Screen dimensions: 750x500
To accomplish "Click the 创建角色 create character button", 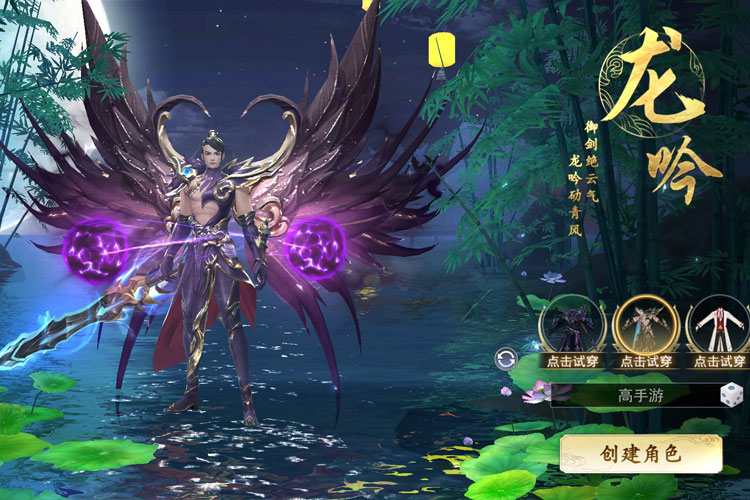I will click(640, 453).
